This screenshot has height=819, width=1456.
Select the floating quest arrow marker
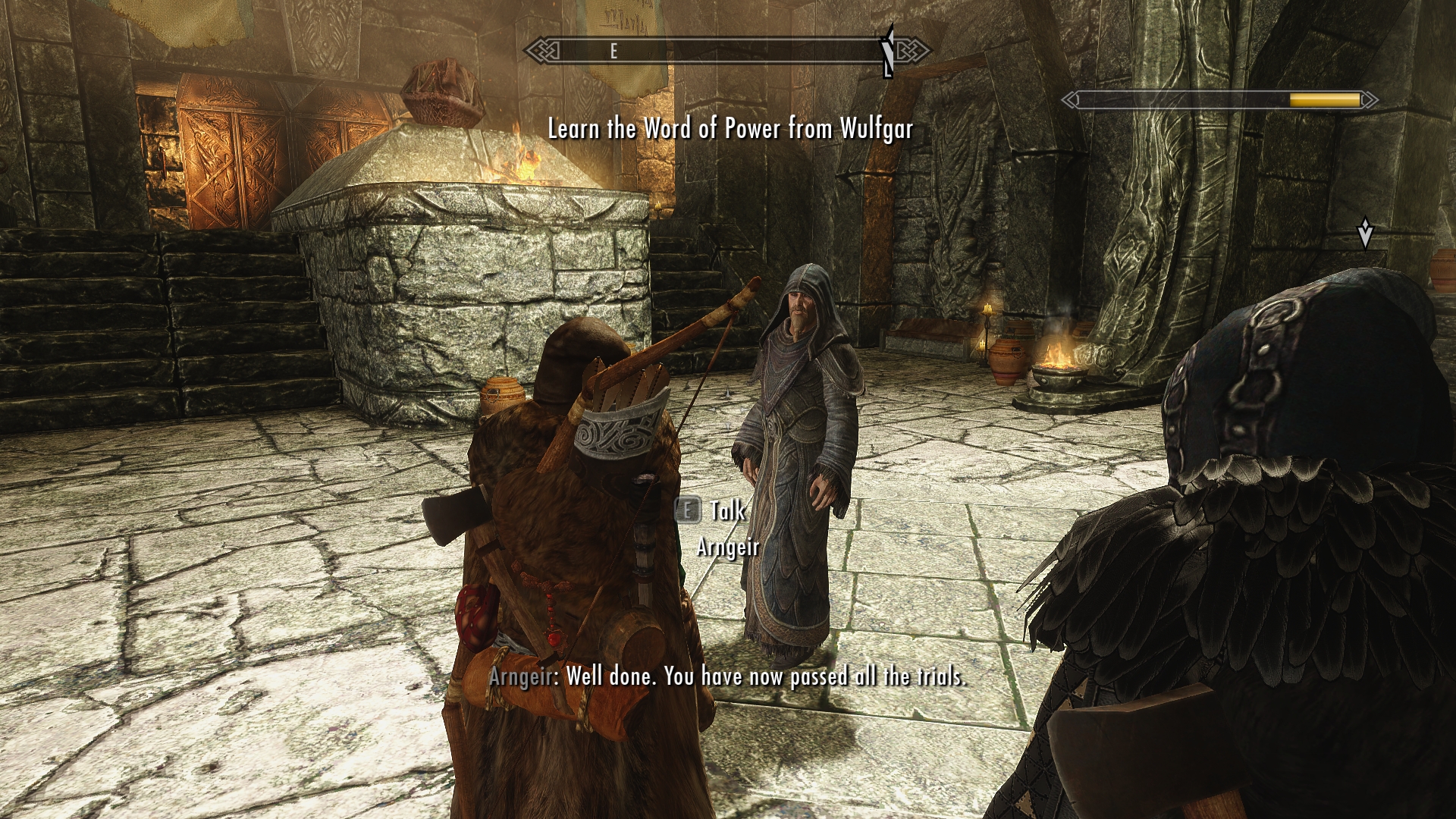coord(1365,234)
